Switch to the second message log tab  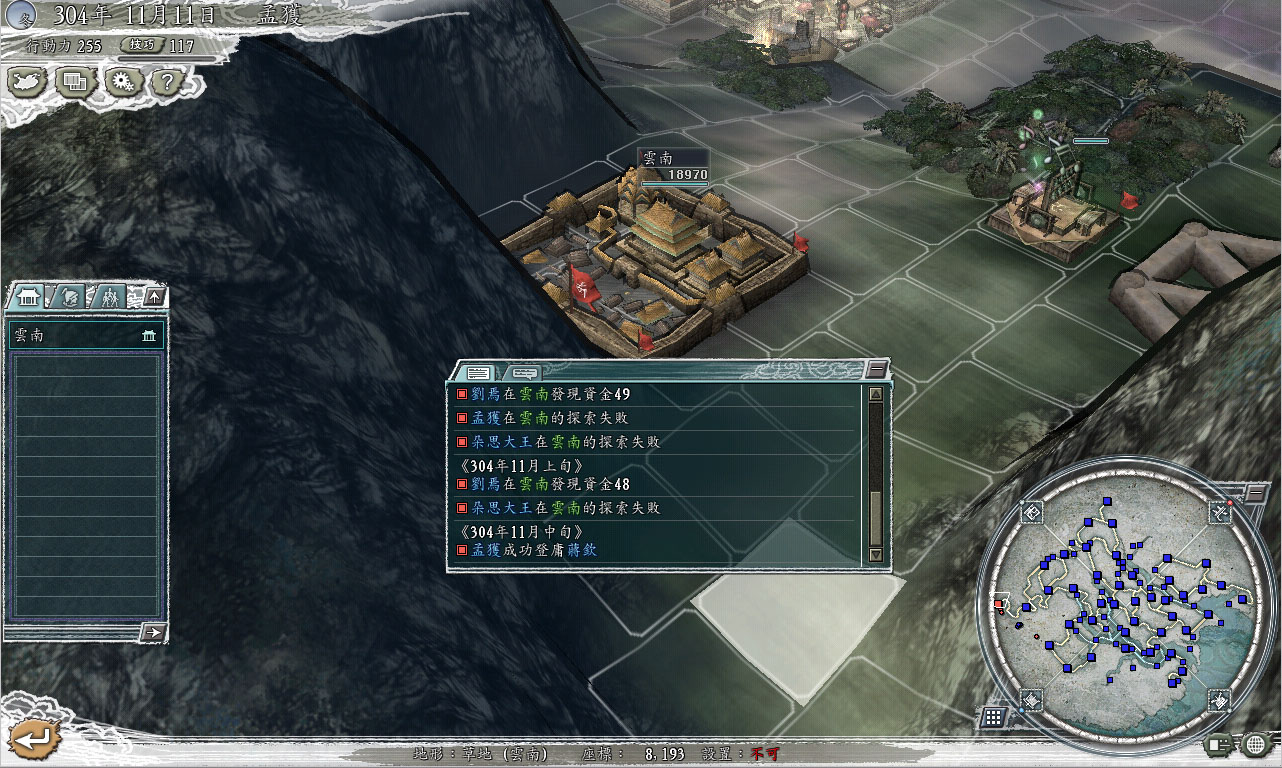(526, 372)
